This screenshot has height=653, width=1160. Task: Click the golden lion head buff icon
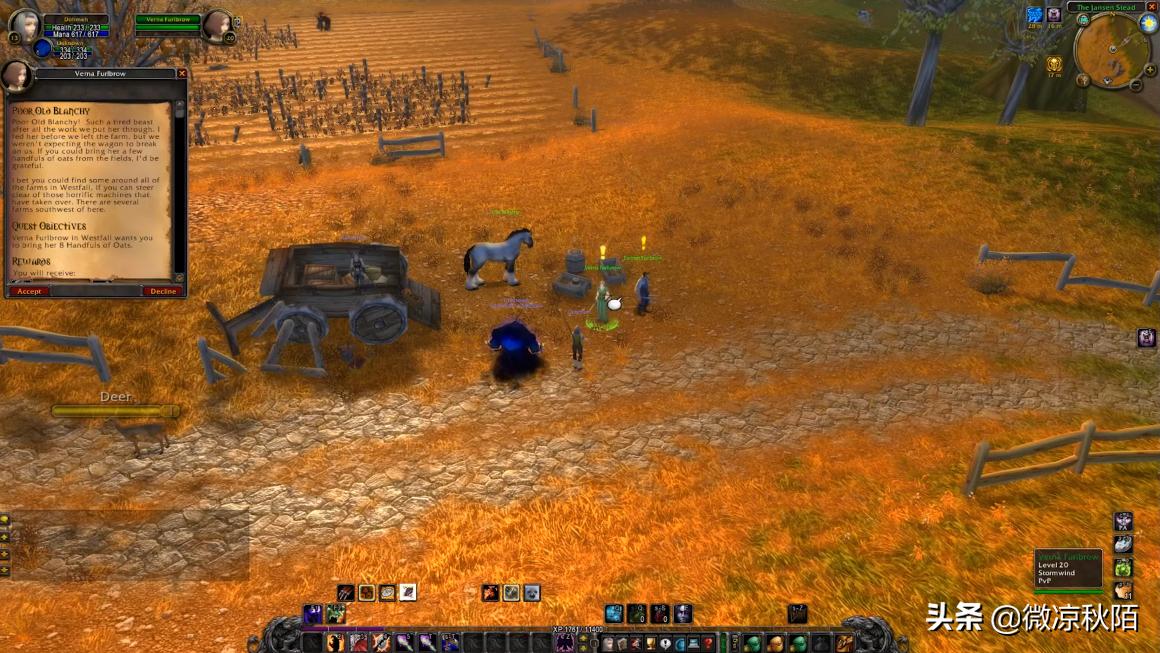[x=1053, y=65]
